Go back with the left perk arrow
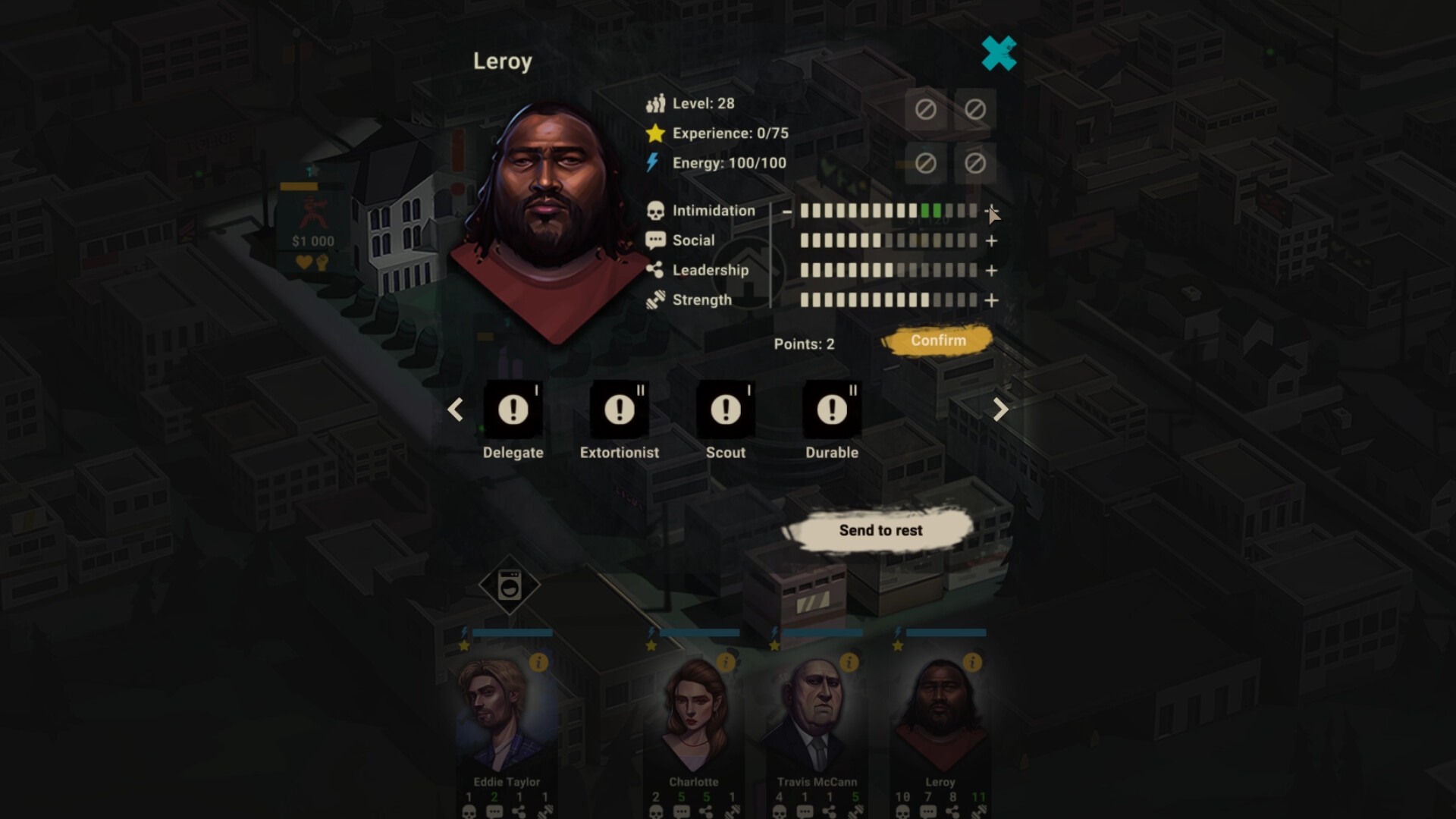The height and width of the screenshot is (819, 1456). click(x=455, y=410)
